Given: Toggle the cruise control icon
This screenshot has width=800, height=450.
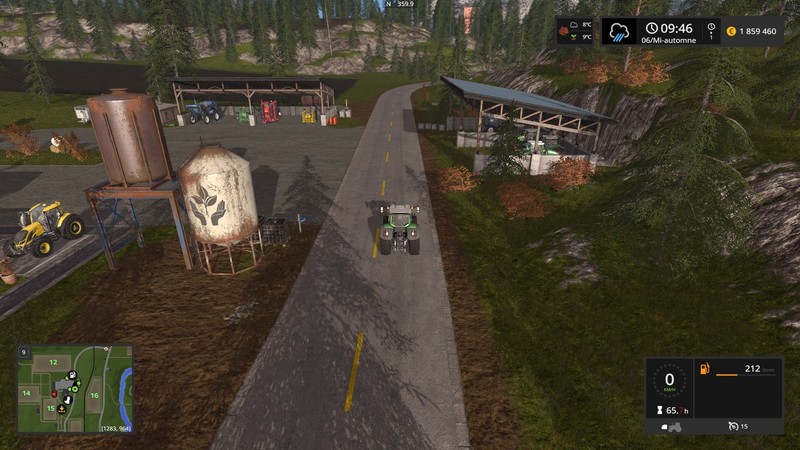Looking at the screenshot, I should 733,427.
